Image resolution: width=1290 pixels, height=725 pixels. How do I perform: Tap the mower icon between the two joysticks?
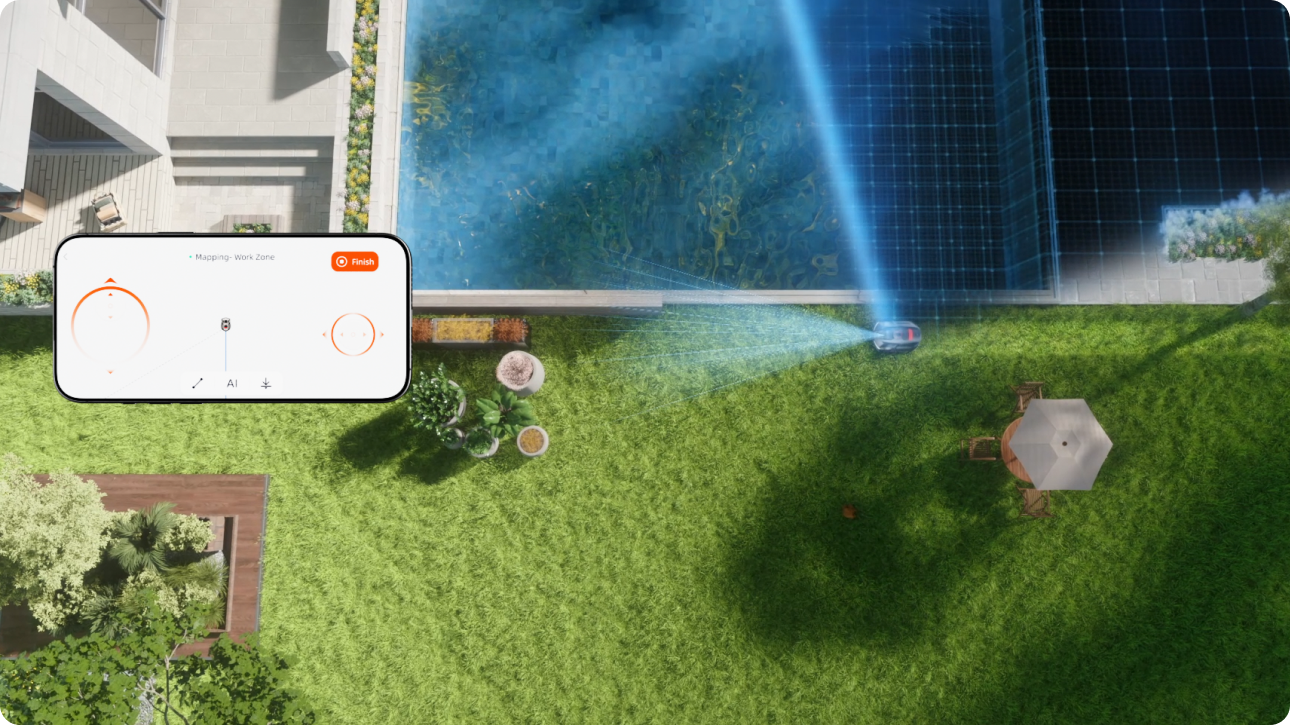point(226,325)
